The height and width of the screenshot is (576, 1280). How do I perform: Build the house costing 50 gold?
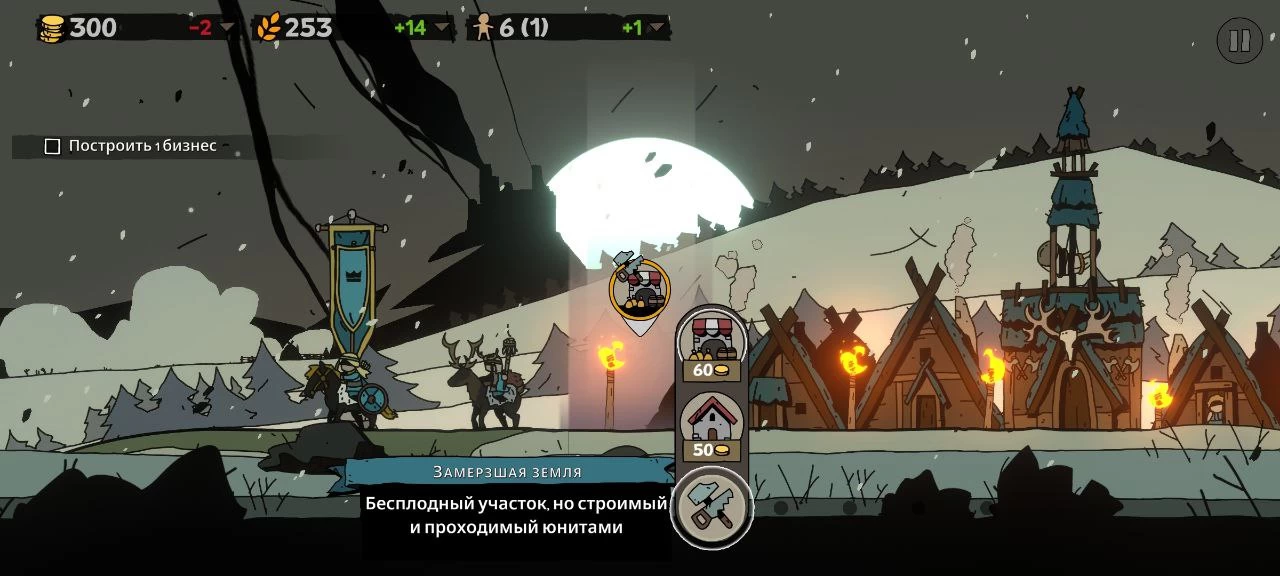(x=711, y=425)
